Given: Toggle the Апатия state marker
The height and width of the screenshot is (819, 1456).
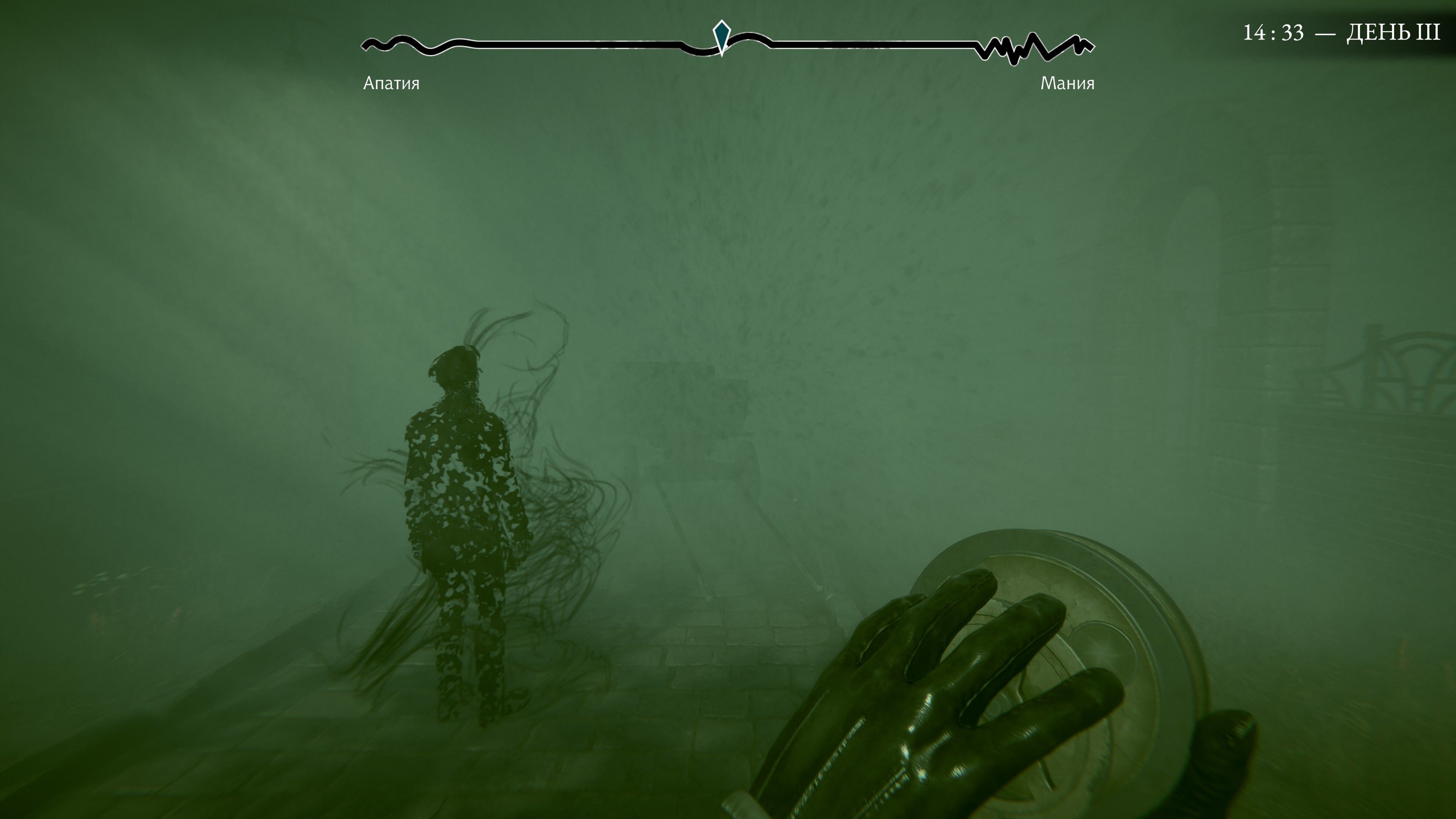Looking at the screenshot, I should coord(392,84).
